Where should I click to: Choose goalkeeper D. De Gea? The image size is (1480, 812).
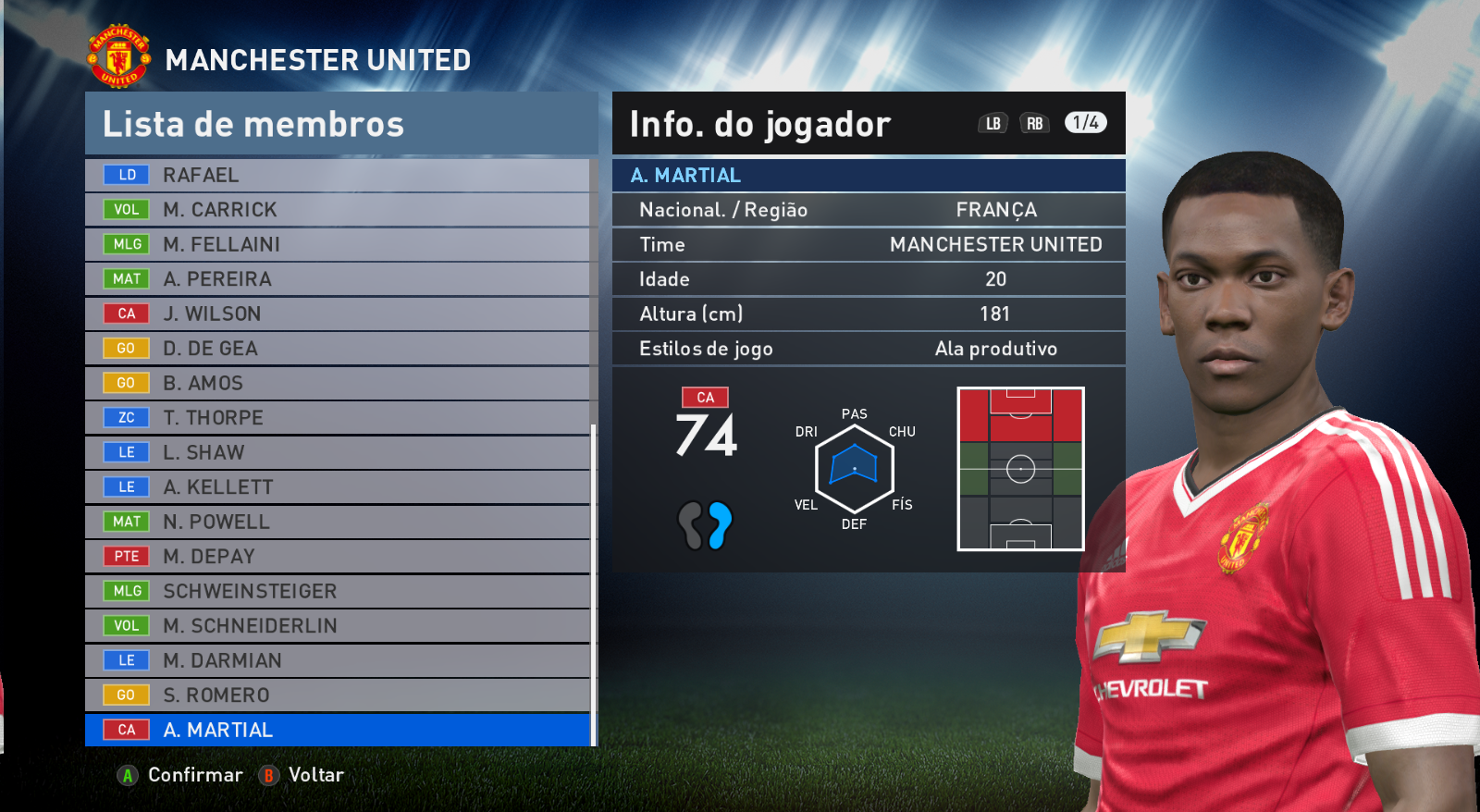(x=338, y=349)
